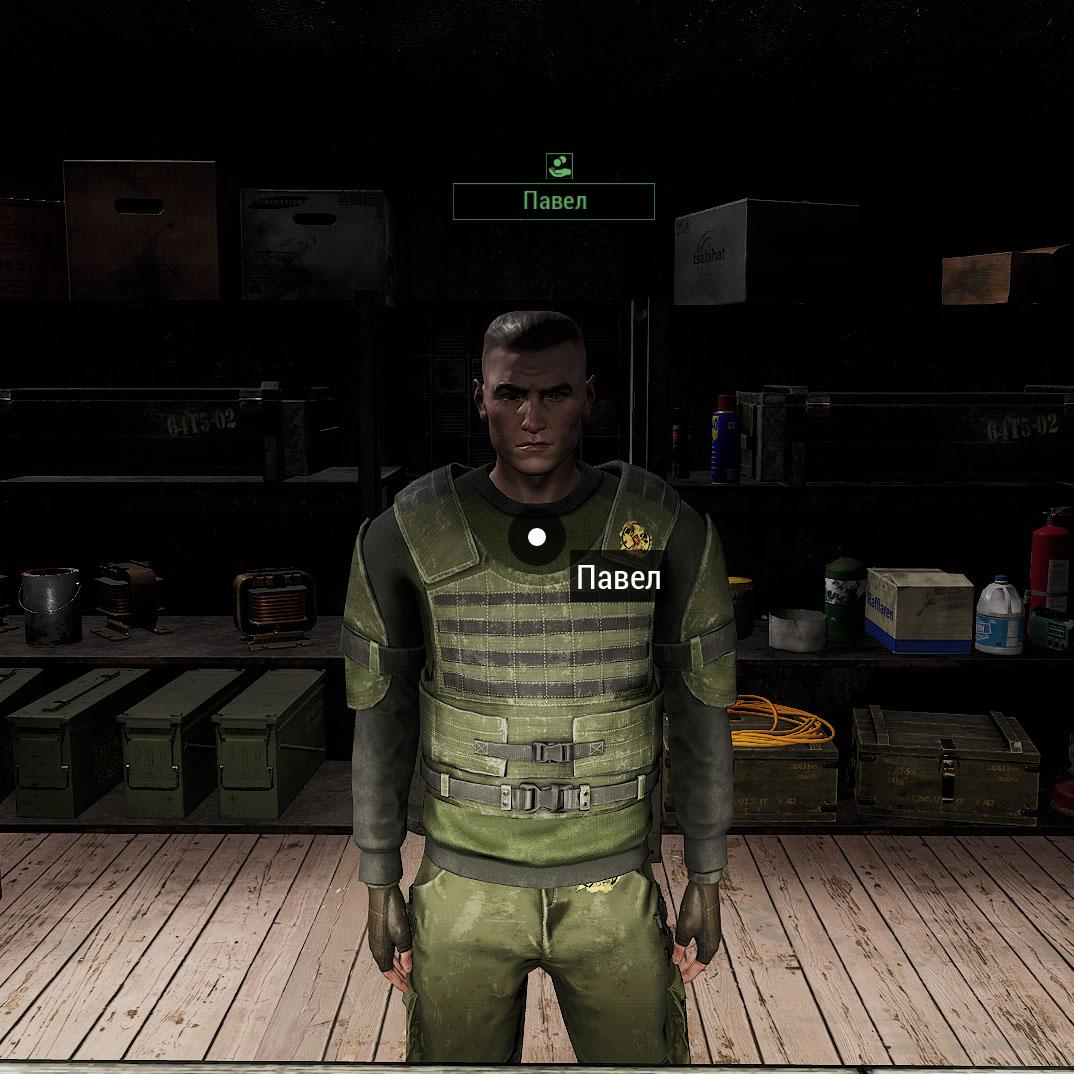This screenshot has width=1074, height=1074.
Task: Select the trader icon above Павел's name
Action: [x=559, y=165]
